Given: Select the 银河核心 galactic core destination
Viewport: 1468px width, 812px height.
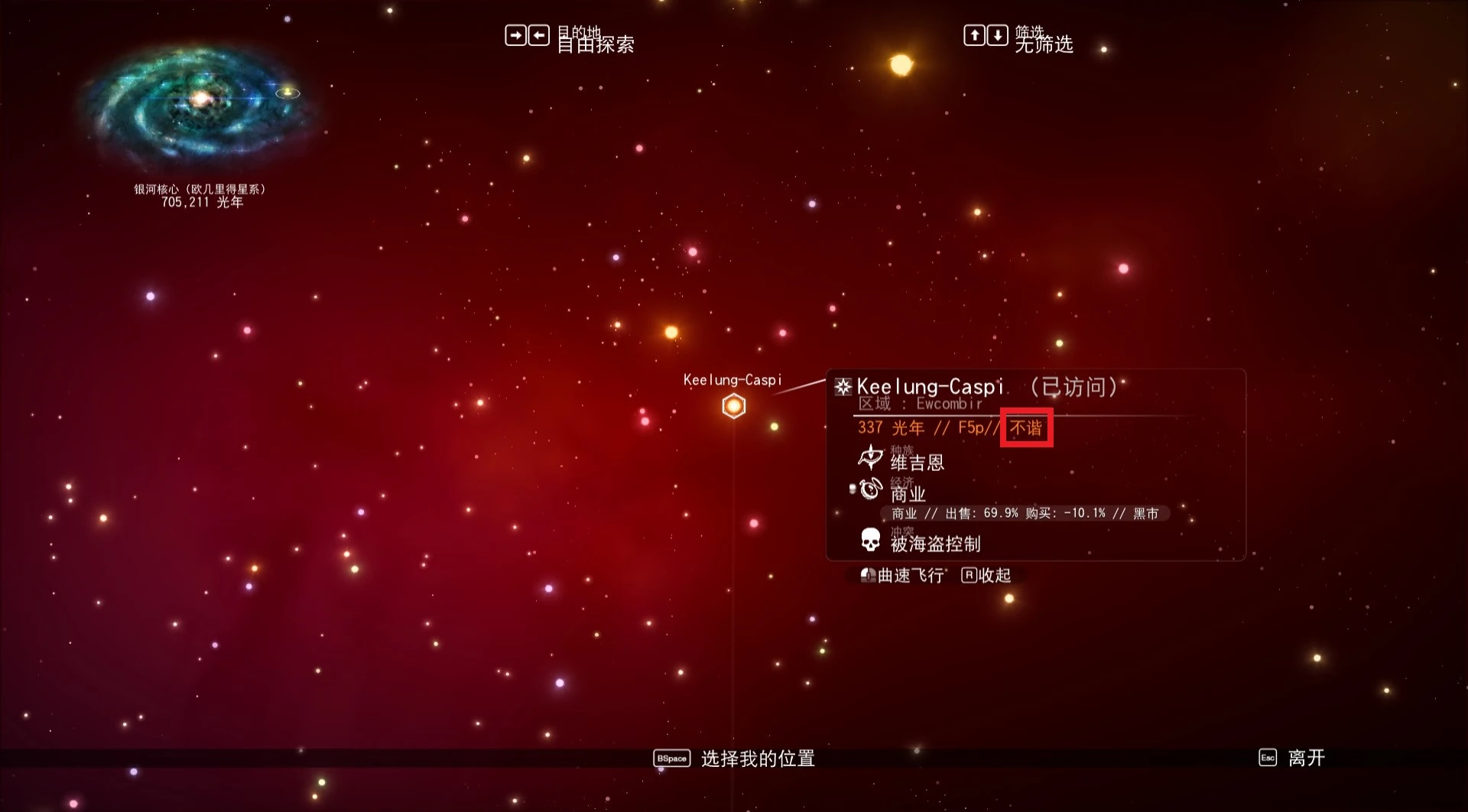Looking at the screenshot, I should pyautogui.click(x=197, y=190).
